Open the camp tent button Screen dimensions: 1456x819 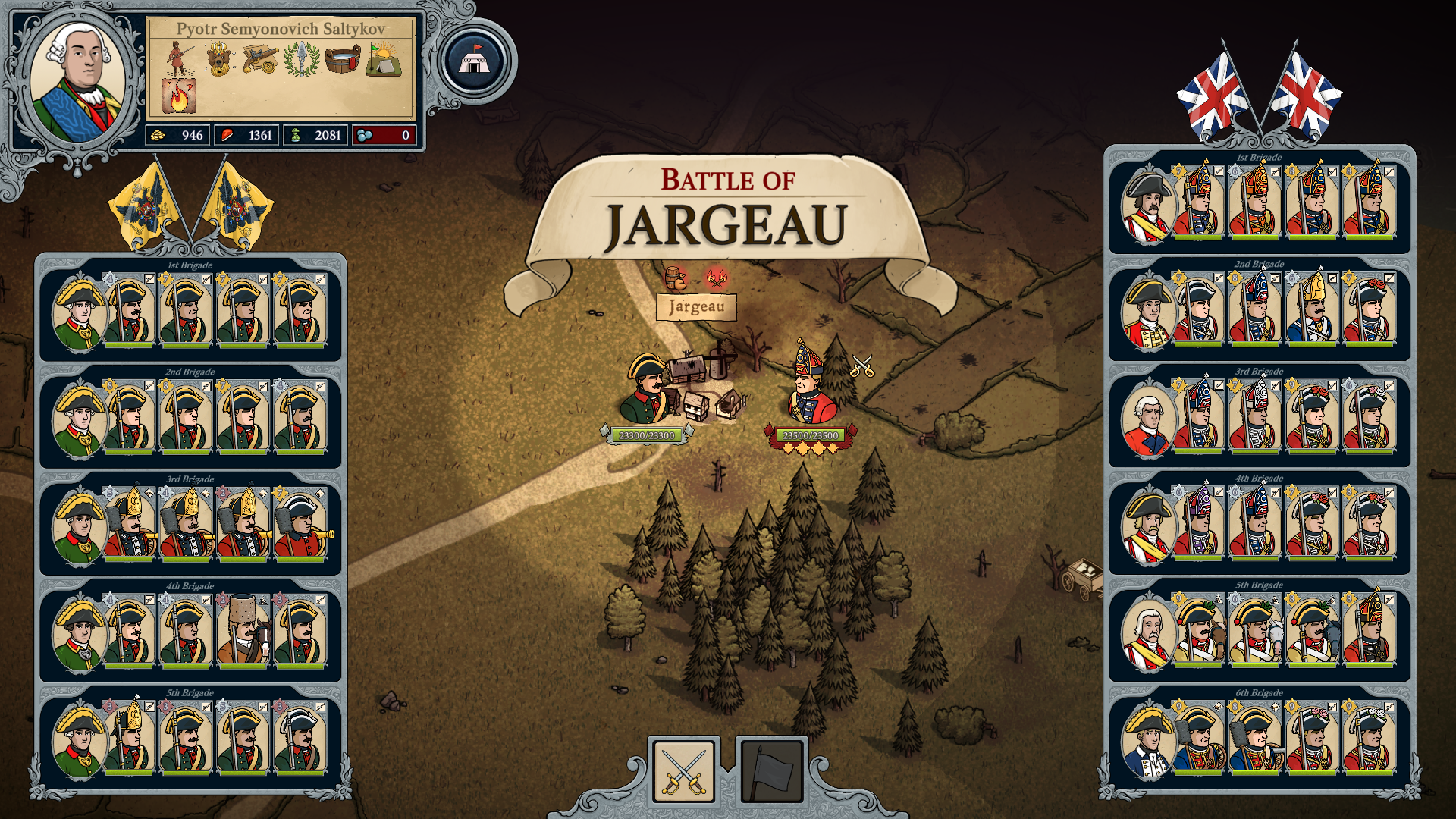[475, 61]
